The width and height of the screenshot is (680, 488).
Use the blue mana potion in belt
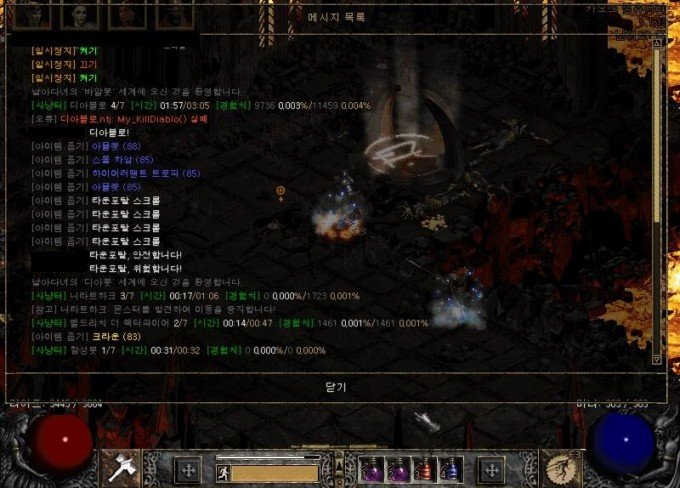pyautogui.click(x=449, y=469)
